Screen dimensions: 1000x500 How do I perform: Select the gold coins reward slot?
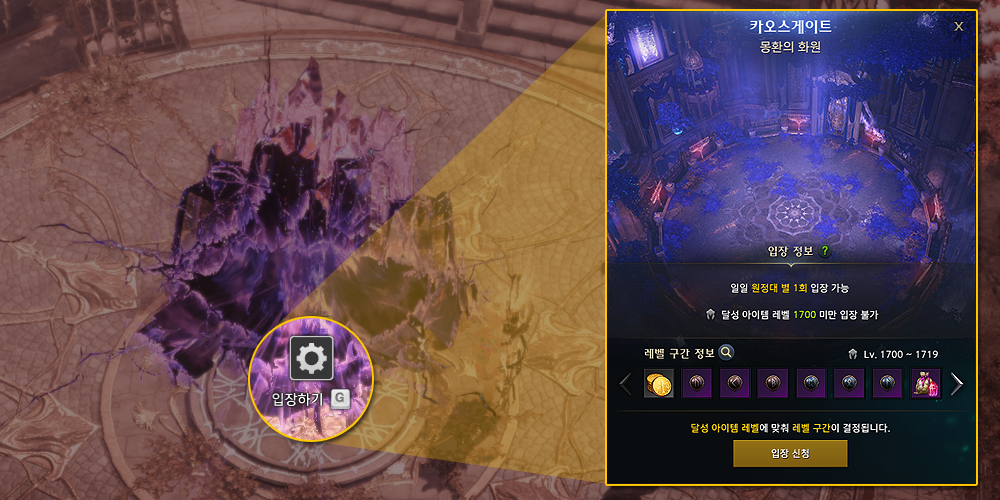click(x=658, y=383)
